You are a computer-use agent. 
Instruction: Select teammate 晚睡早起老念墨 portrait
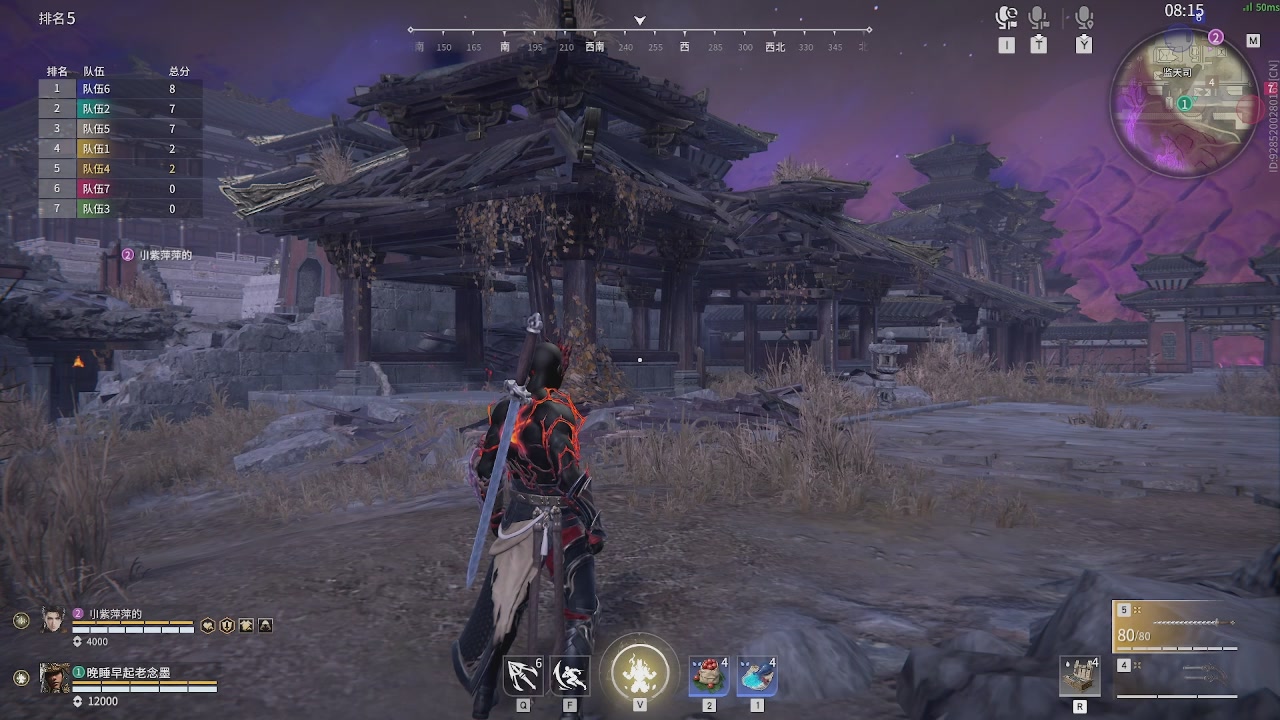pos(54,677)
